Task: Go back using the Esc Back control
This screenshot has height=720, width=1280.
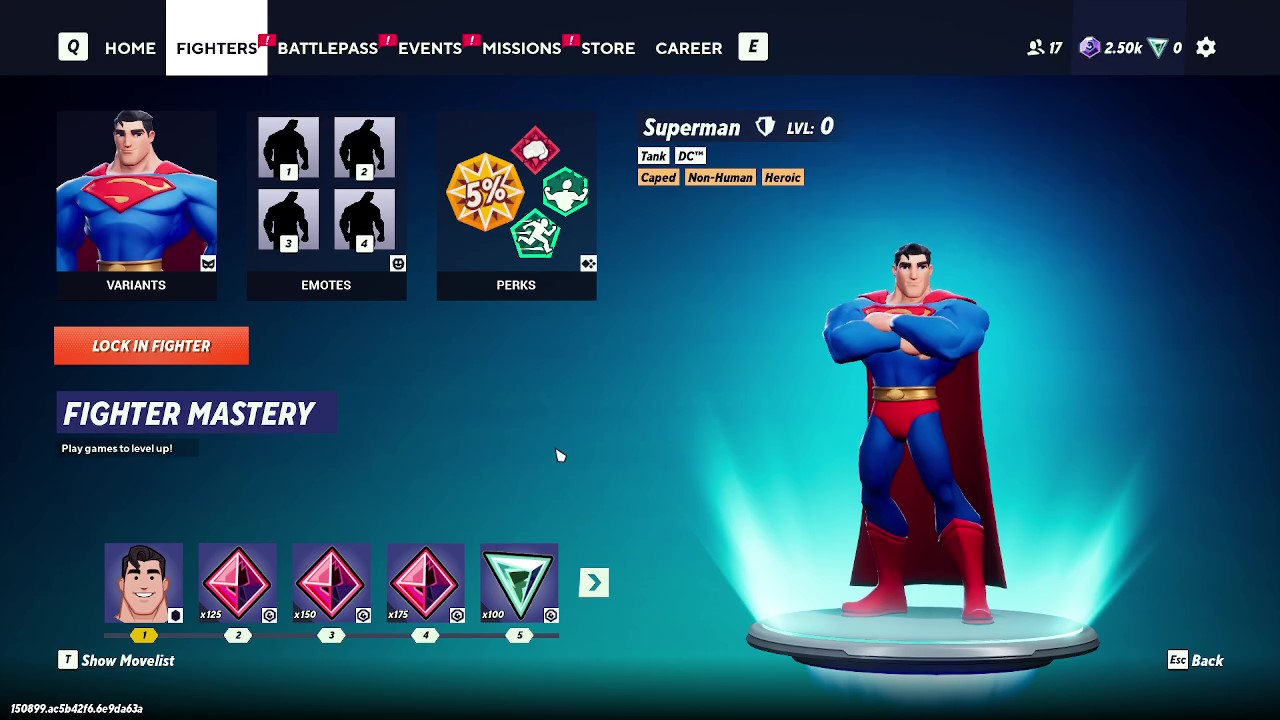Action: click(x=1196, y=660)
